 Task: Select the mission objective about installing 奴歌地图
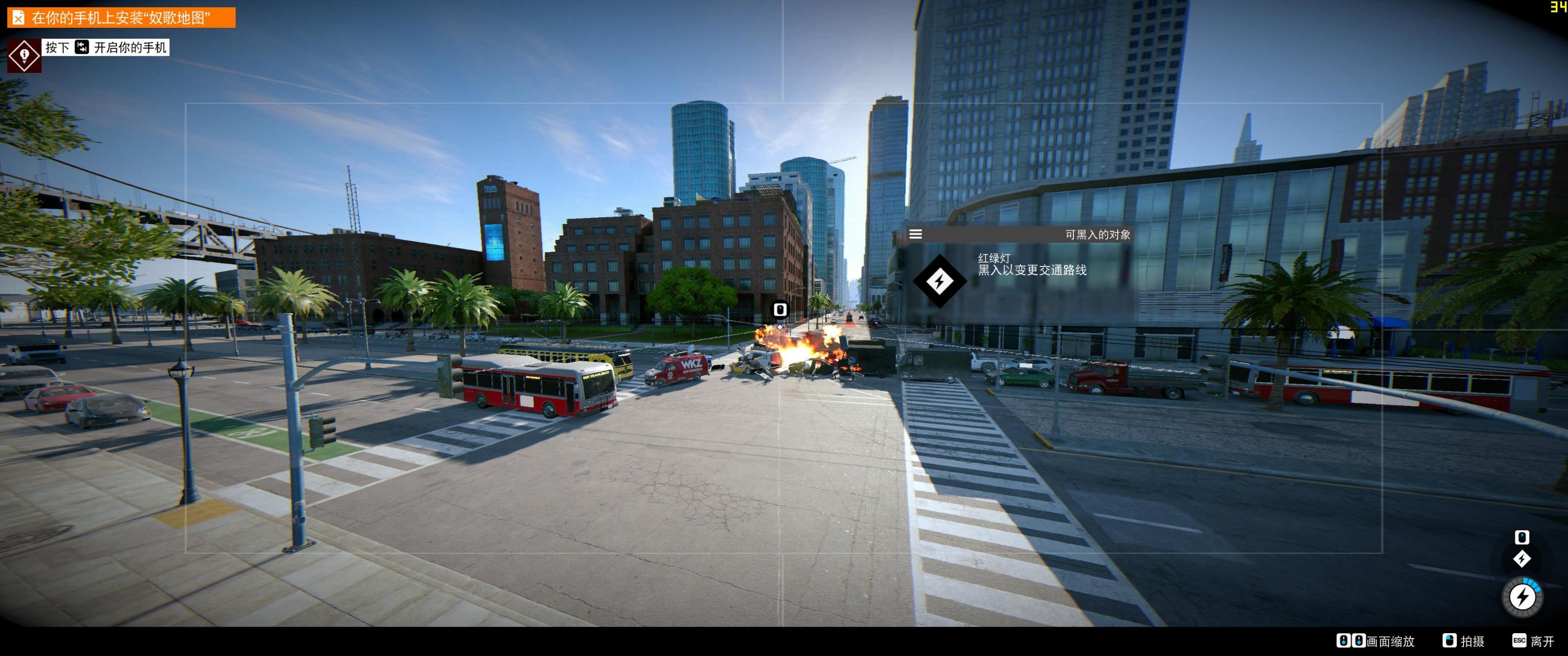(x=121, y=18)
